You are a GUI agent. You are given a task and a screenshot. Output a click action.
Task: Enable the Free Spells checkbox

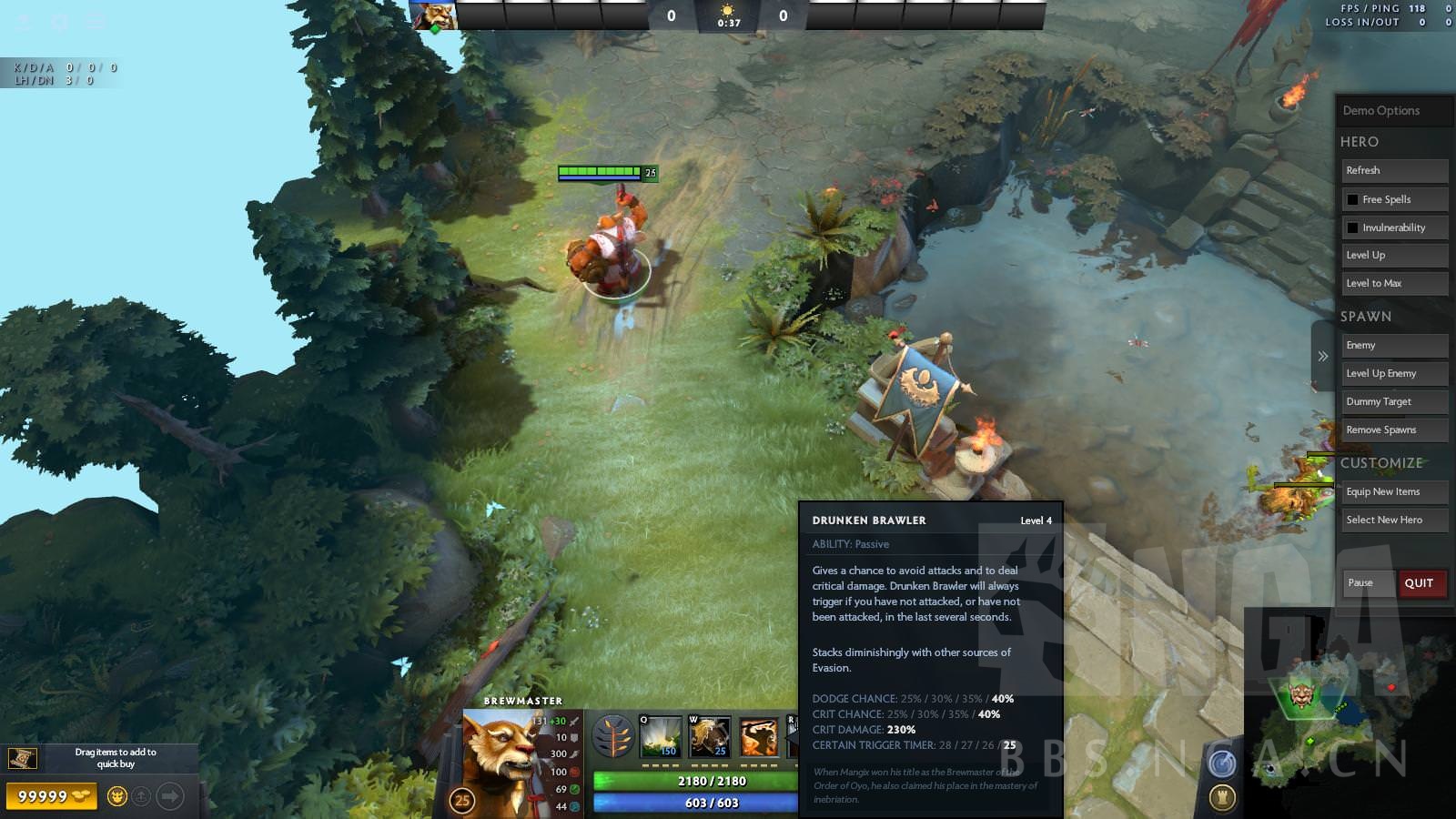[x=1351, y=198]
